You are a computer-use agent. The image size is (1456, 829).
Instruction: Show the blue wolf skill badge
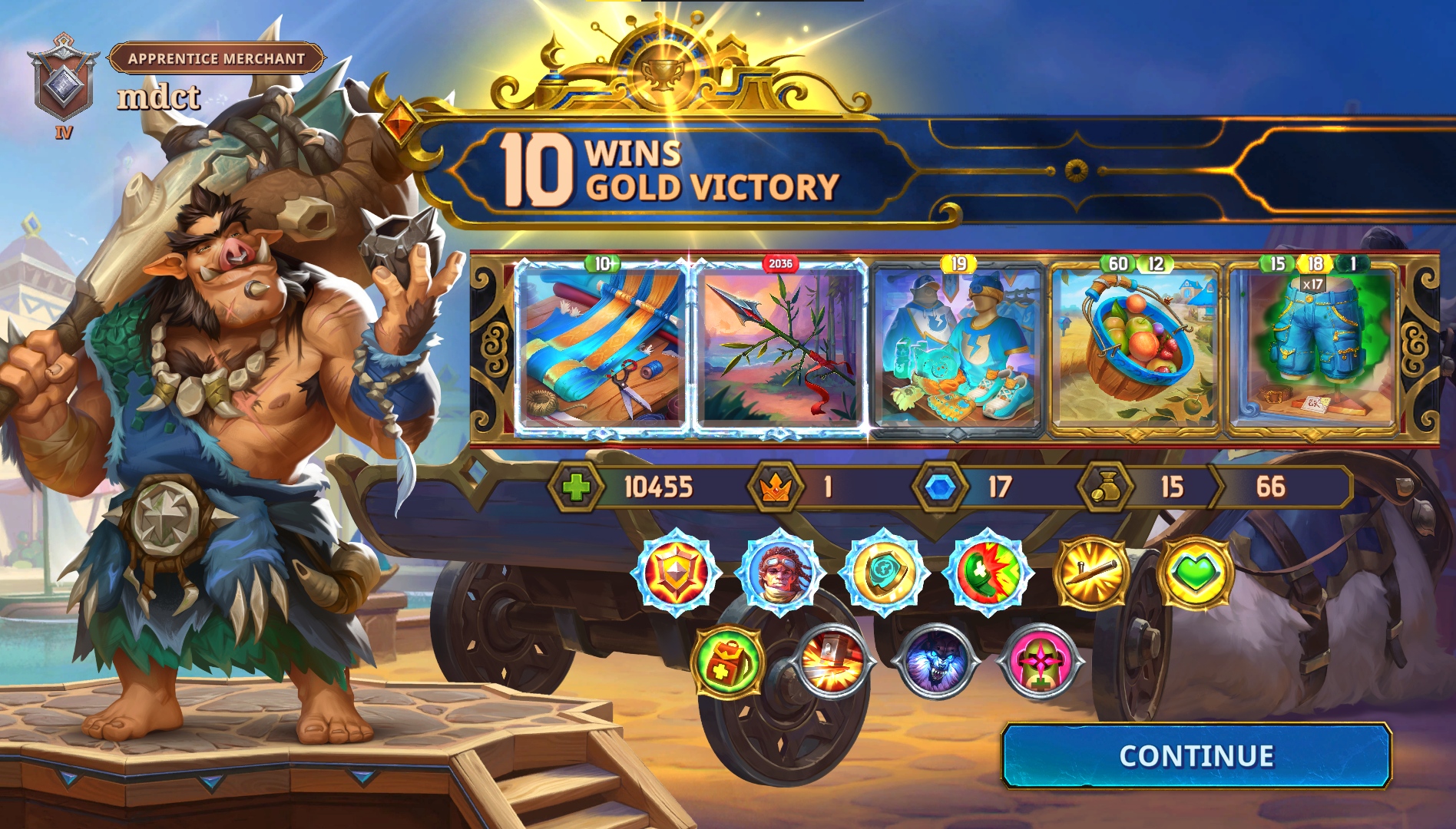pyautogui.click(x=937, y=662)
